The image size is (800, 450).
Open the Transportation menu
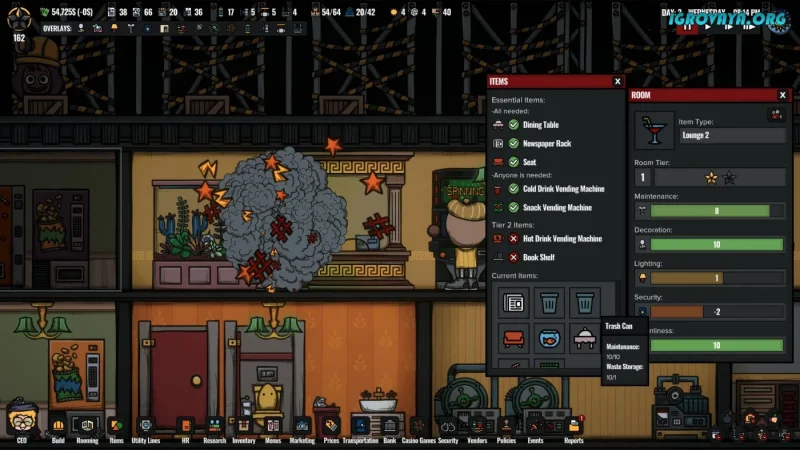tap(360, 425)
